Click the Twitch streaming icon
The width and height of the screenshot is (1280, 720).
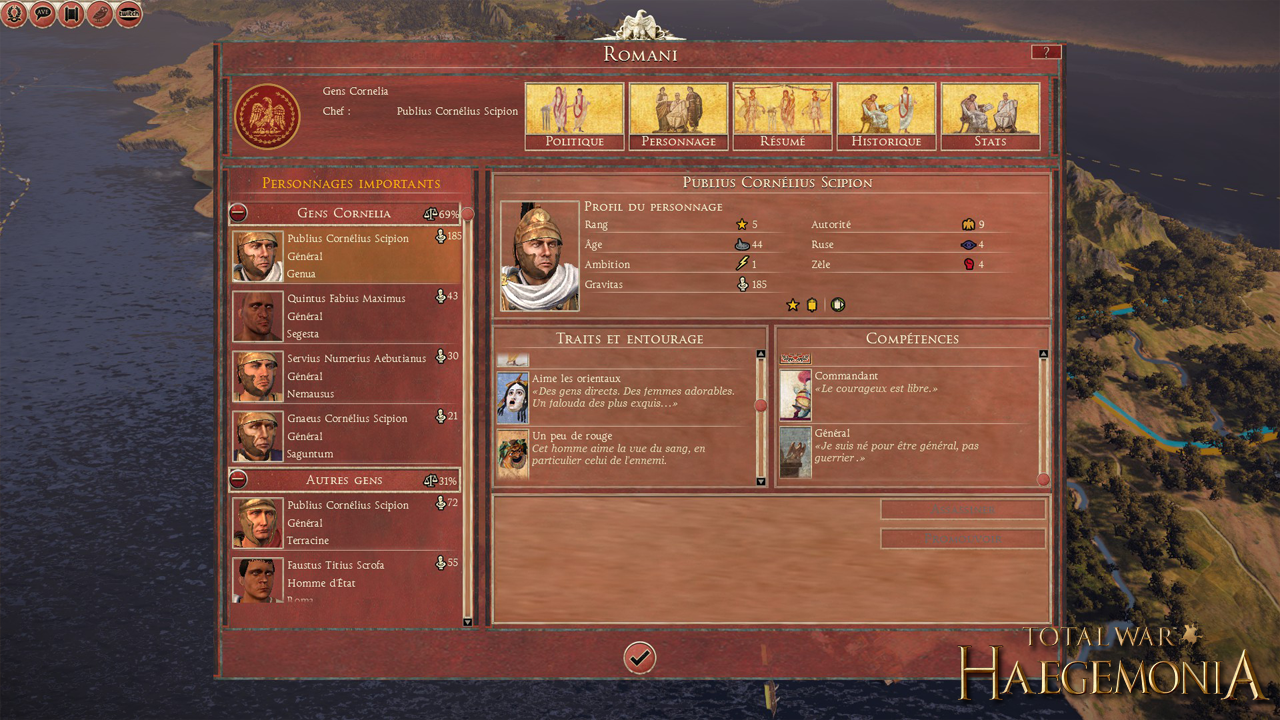(x=128, y=14)
